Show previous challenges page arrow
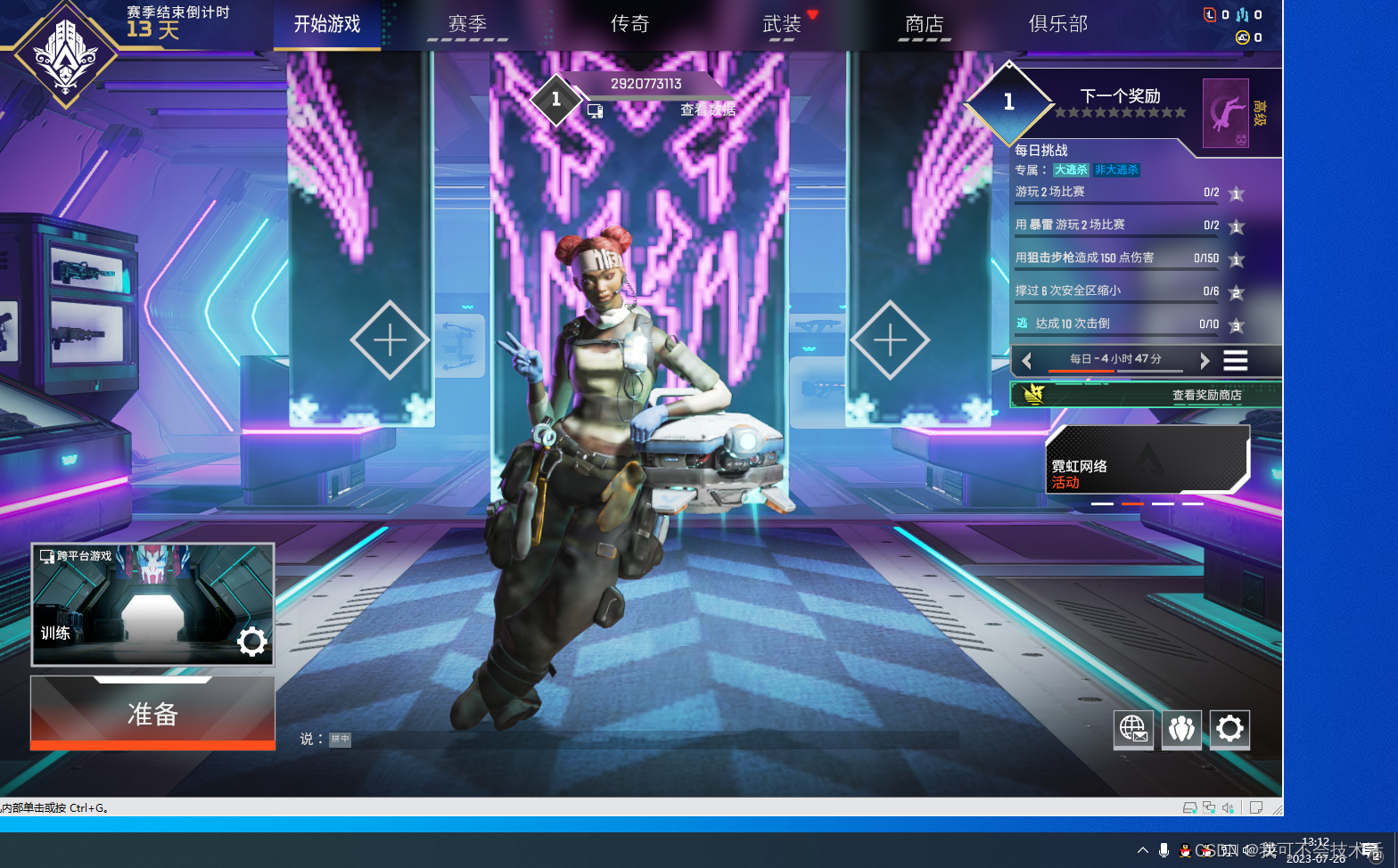Viewport: 1398px width, 868px height. click(1027, 360)
